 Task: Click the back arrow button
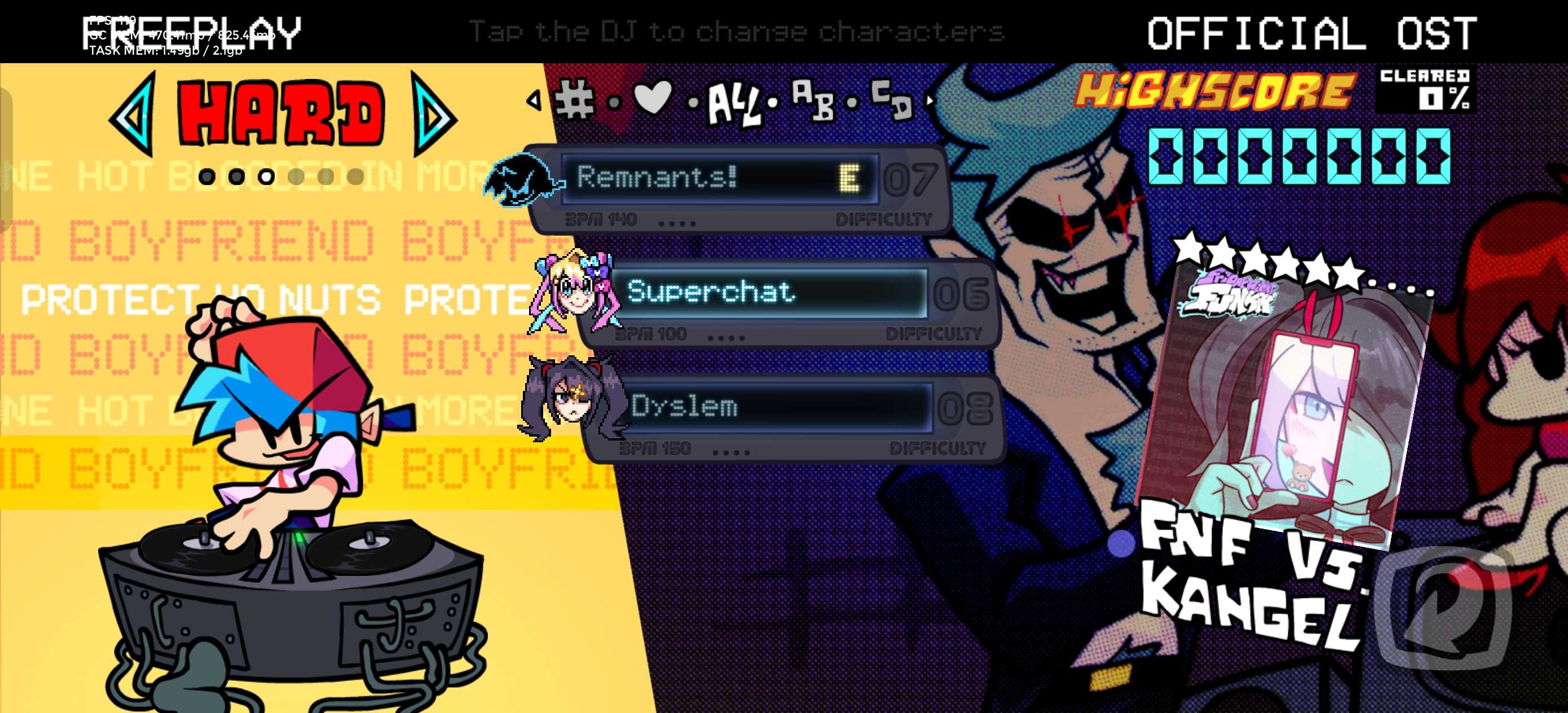[x=1443, y=606]
